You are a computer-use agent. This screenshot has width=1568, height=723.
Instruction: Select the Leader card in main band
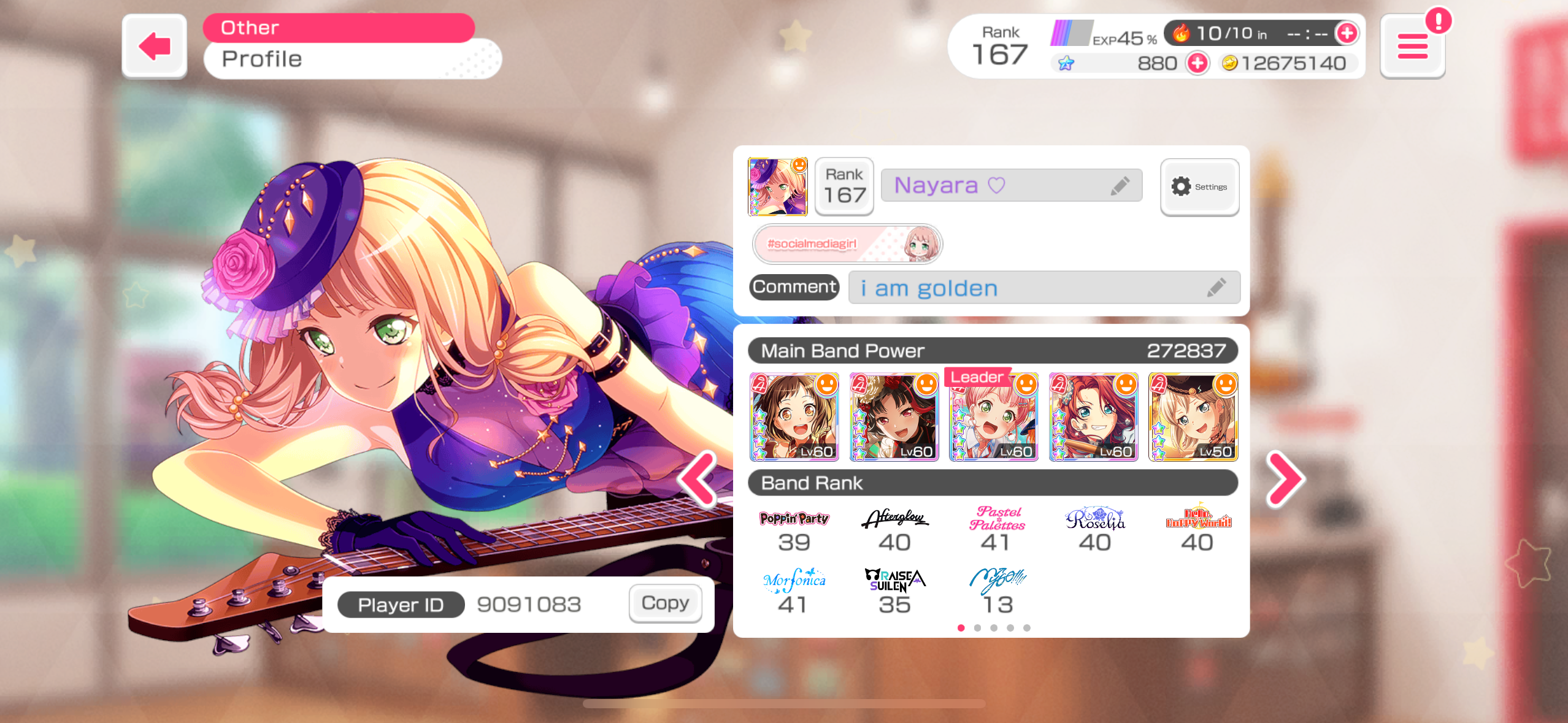(x=993, y=417)
